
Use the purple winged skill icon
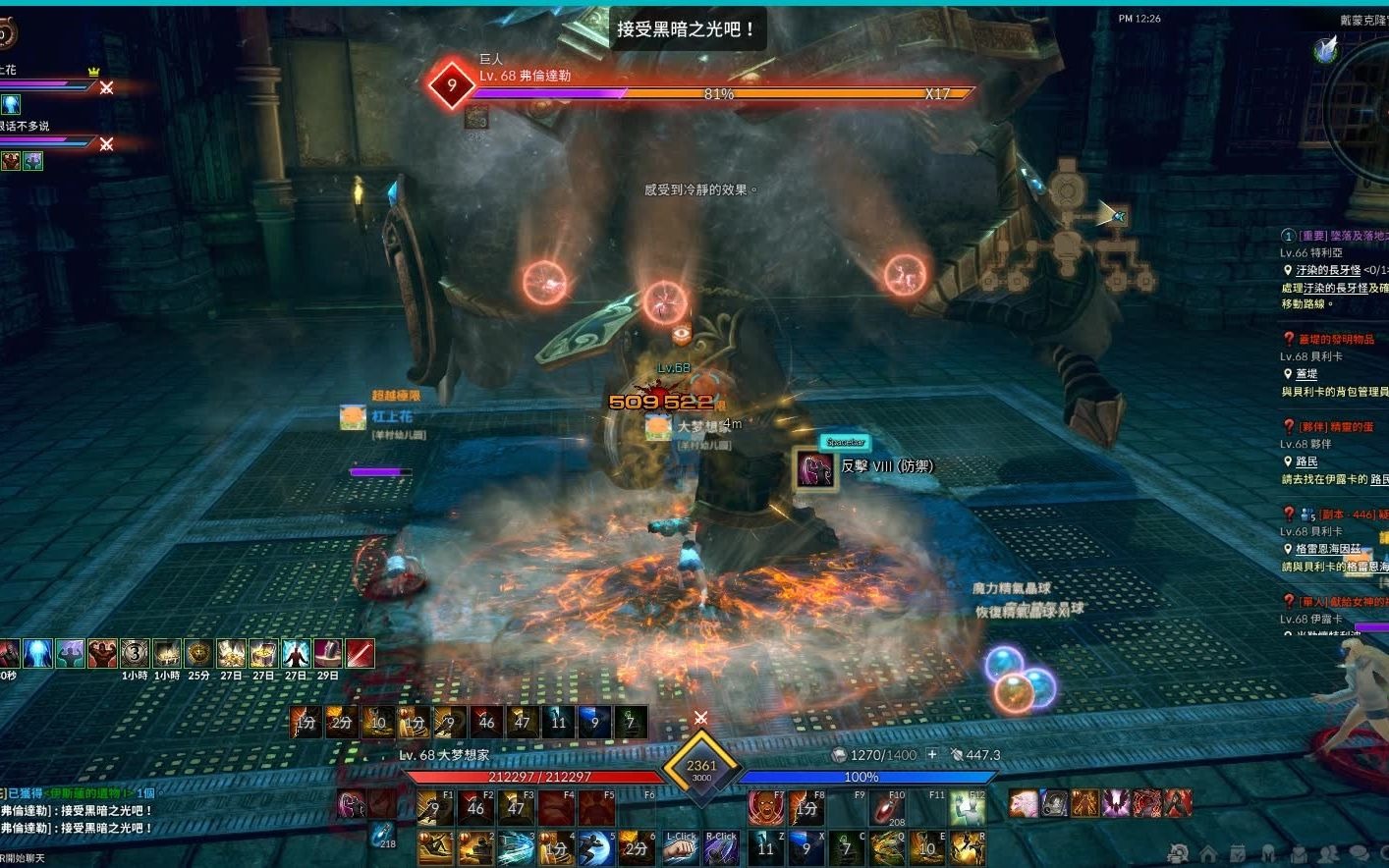[x=1116, y=803]
